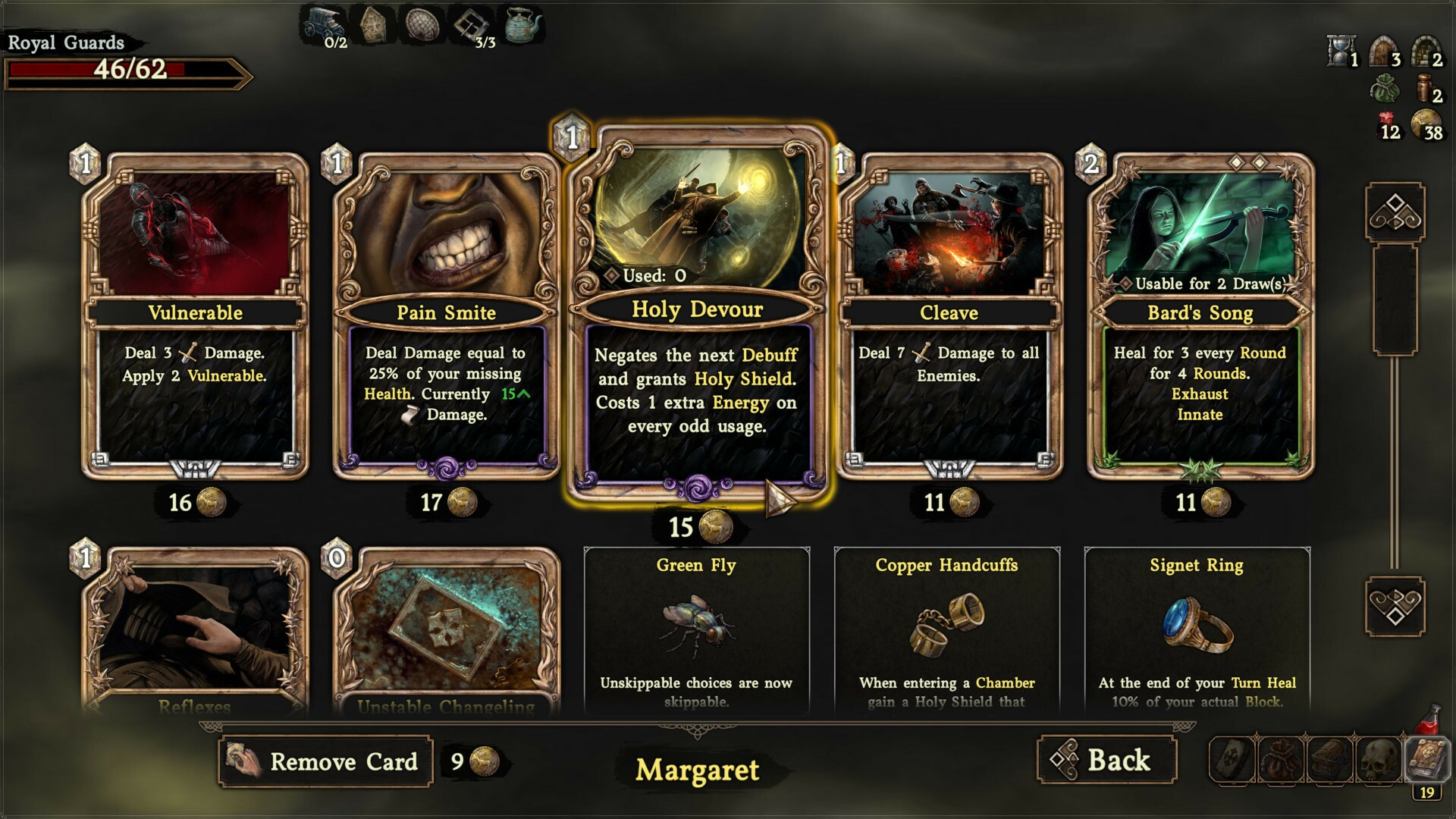Click the Remove Card button
The width and height of the screenshot is (1456, 819).
coord(325,761)
